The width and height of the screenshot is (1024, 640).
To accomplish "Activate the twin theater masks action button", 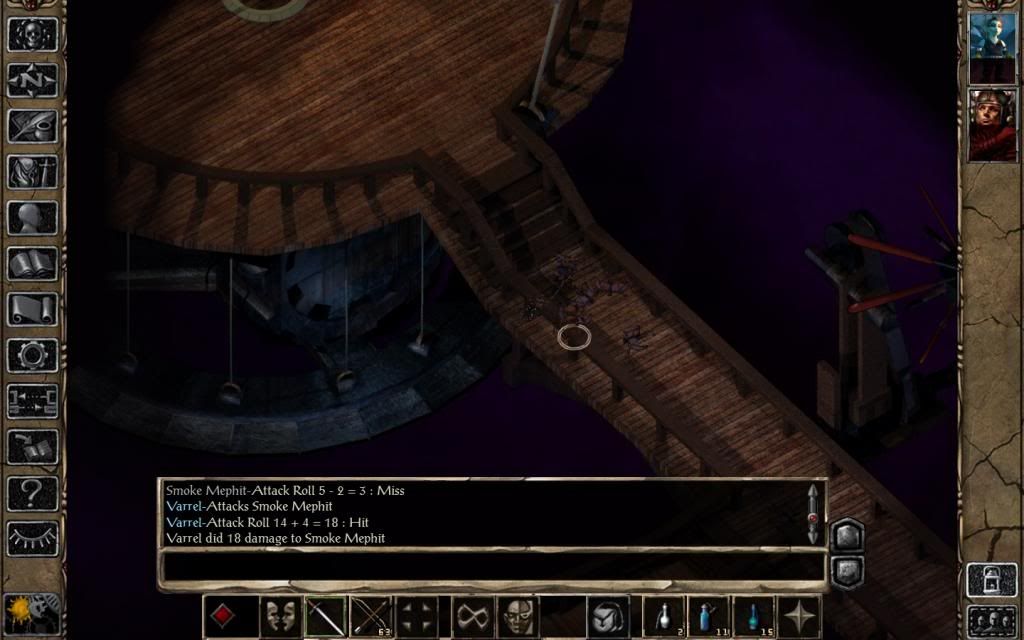I will tap(281, 616).
